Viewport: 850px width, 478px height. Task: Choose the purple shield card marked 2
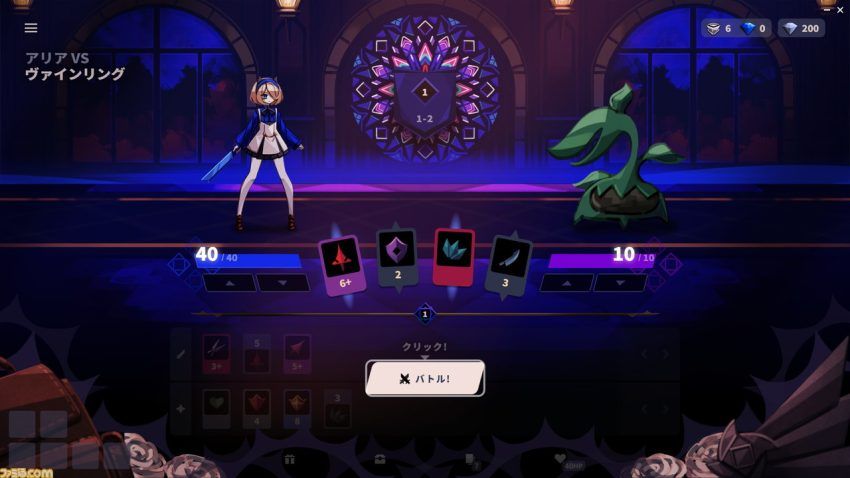397,256
